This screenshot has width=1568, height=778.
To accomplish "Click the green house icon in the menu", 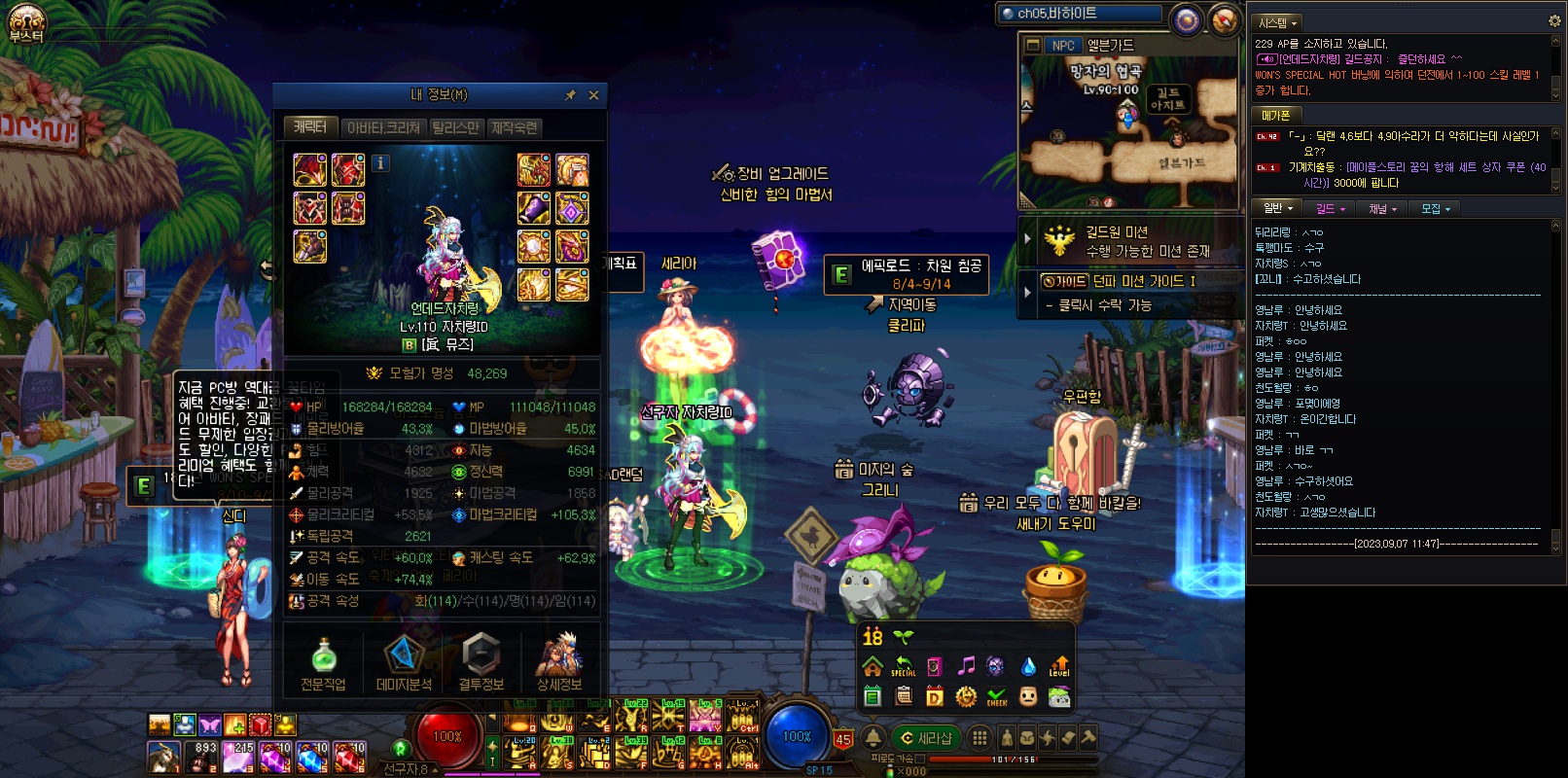I will point(873,667).
